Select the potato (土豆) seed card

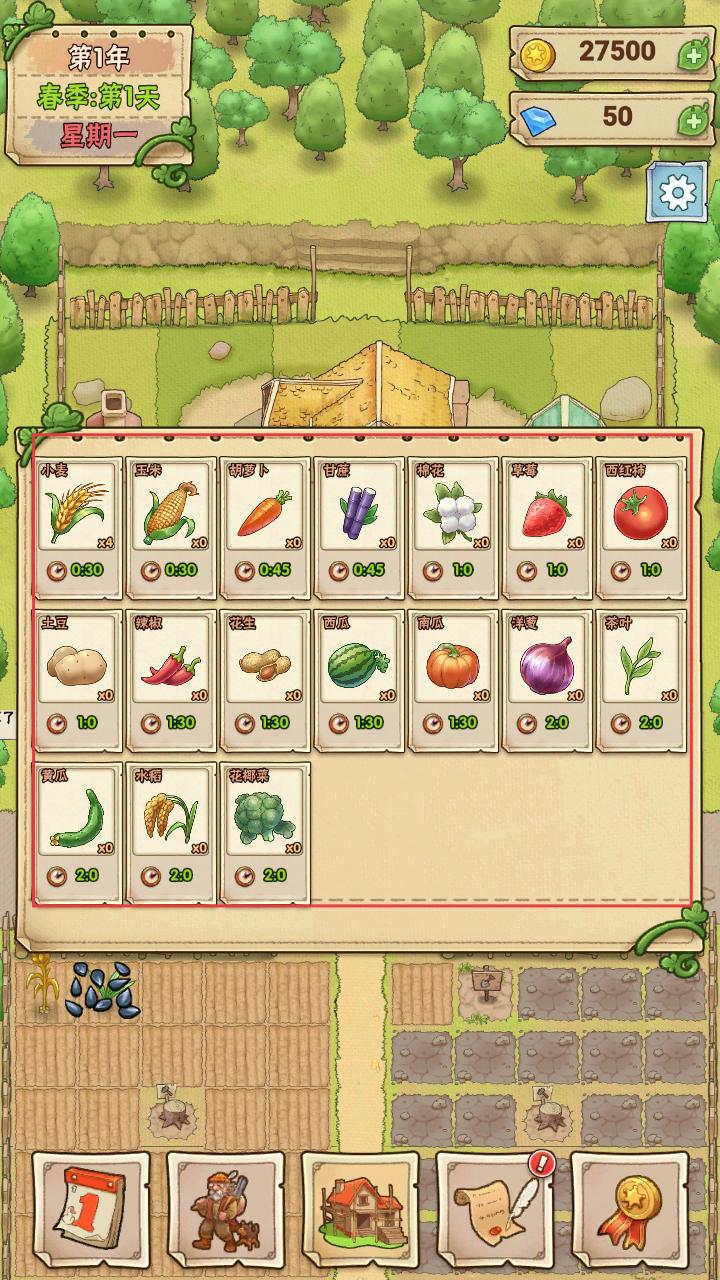coord(78,672)
